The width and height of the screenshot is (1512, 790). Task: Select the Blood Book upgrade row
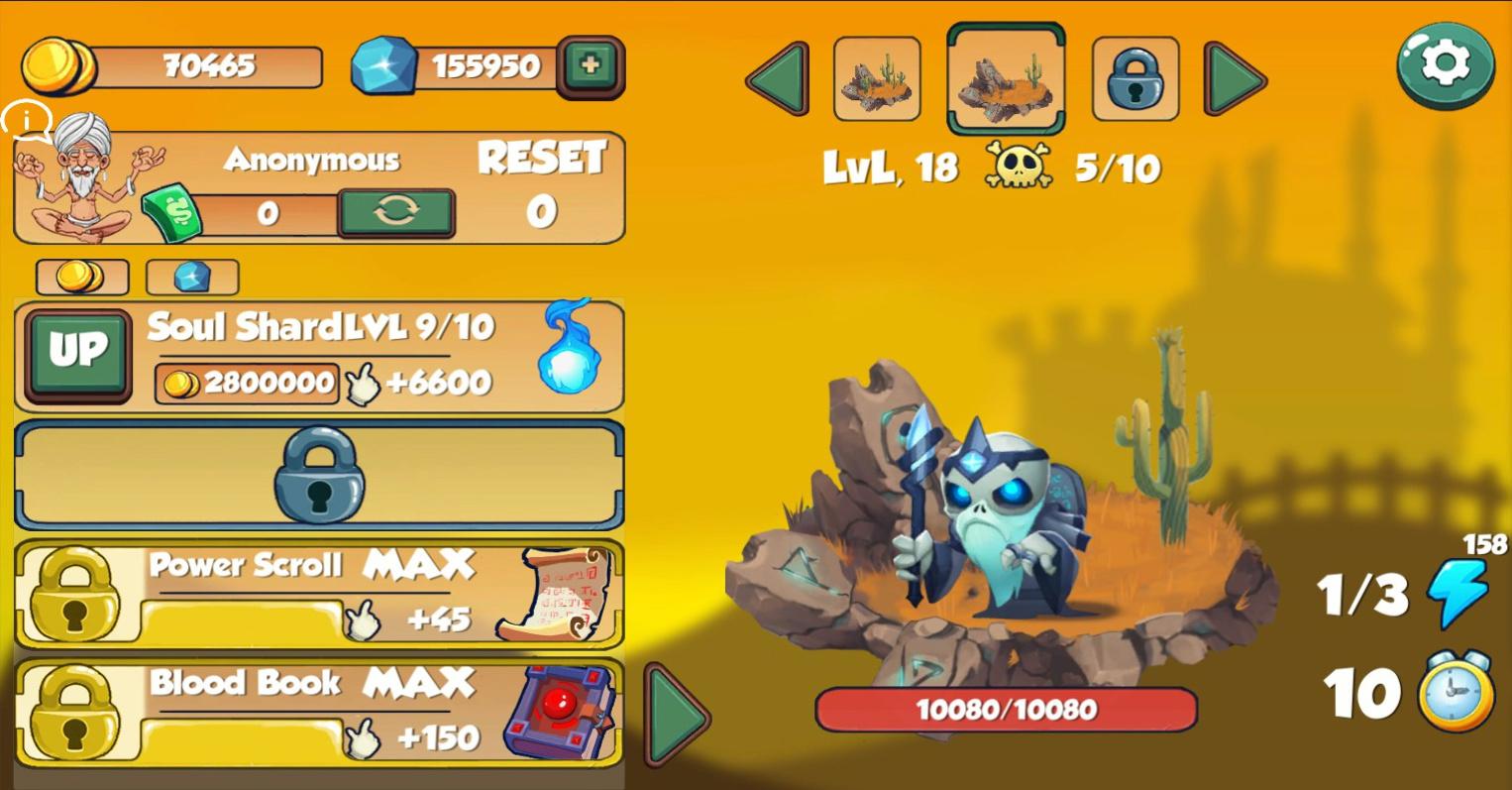(x=319, y=712)
